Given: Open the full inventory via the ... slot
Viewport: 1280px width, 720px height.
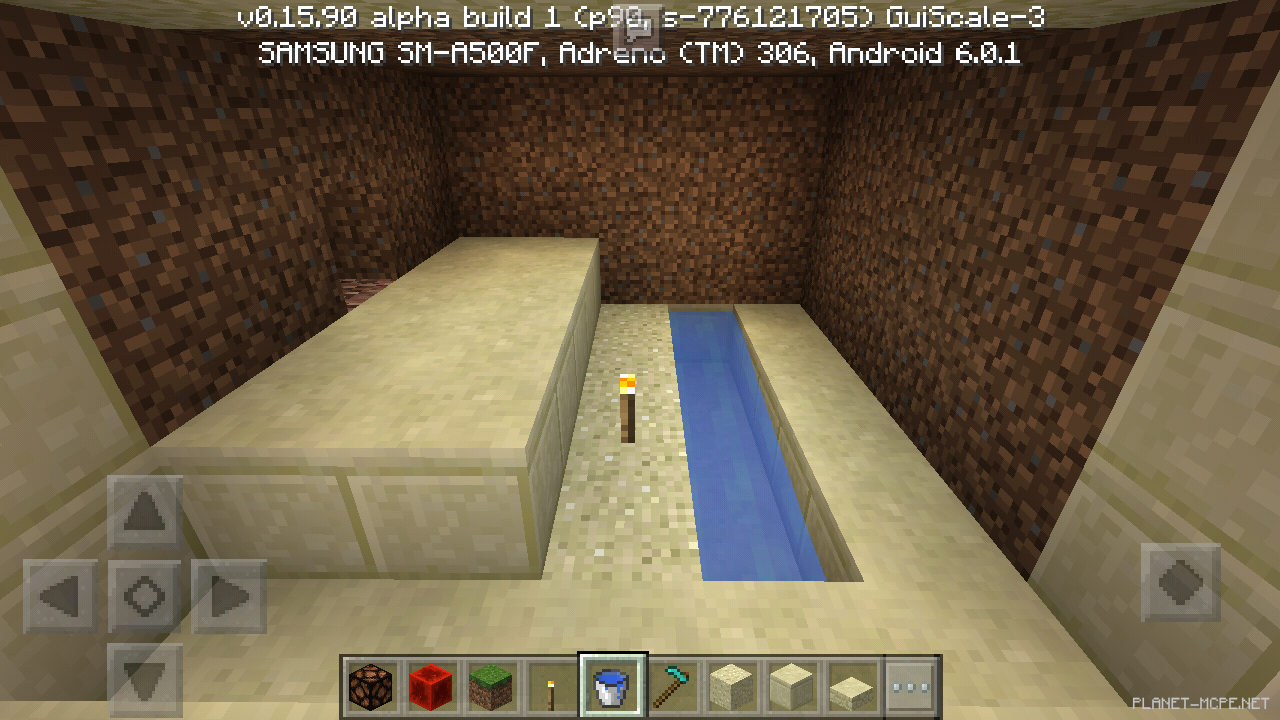Looking at the screenshot, I should coord(912,686).
